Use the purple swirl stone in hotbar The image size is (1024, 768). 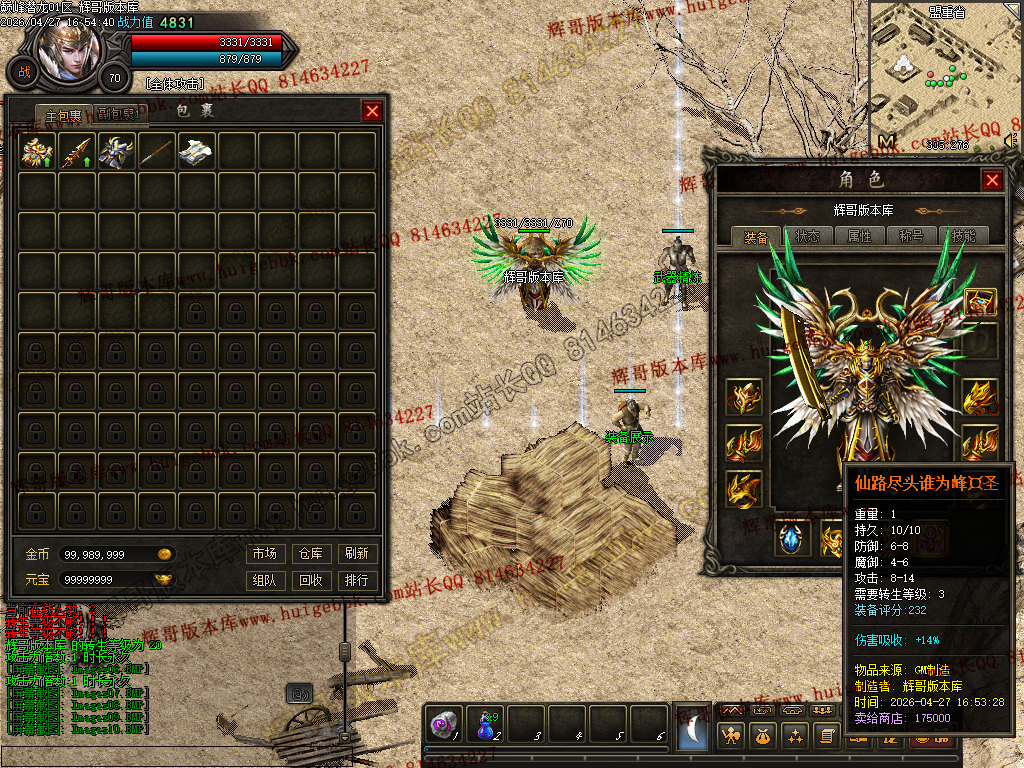coord(443,725)
